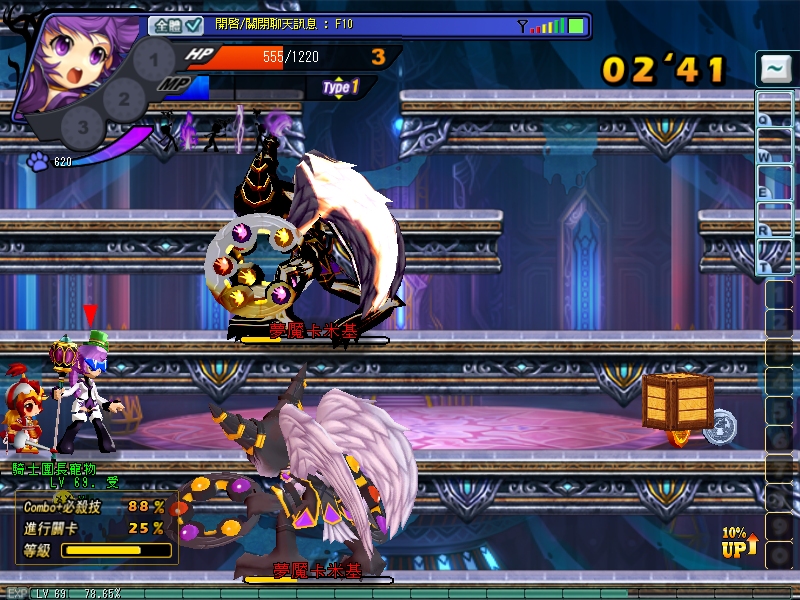This screenshot has width=800, height=600.
Task: Choose skill slot number 1
Action: (x=153, y=58)
